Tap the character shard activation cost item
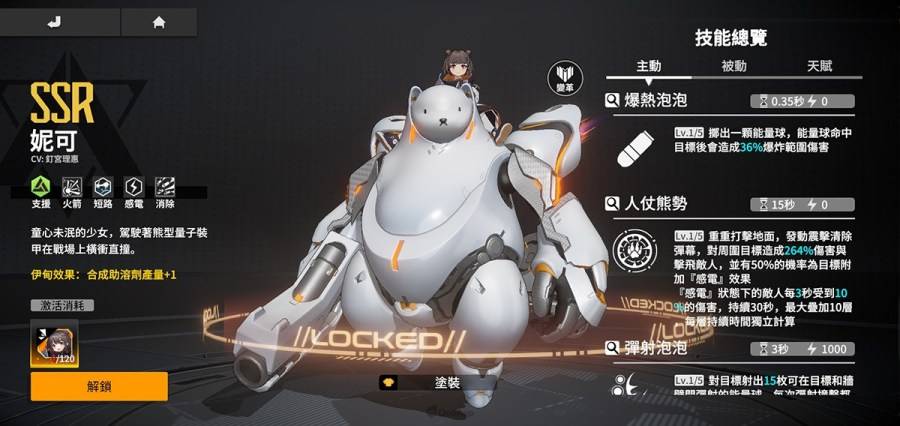The width and height of the screenshot is (900, 426). pos(55,344)
